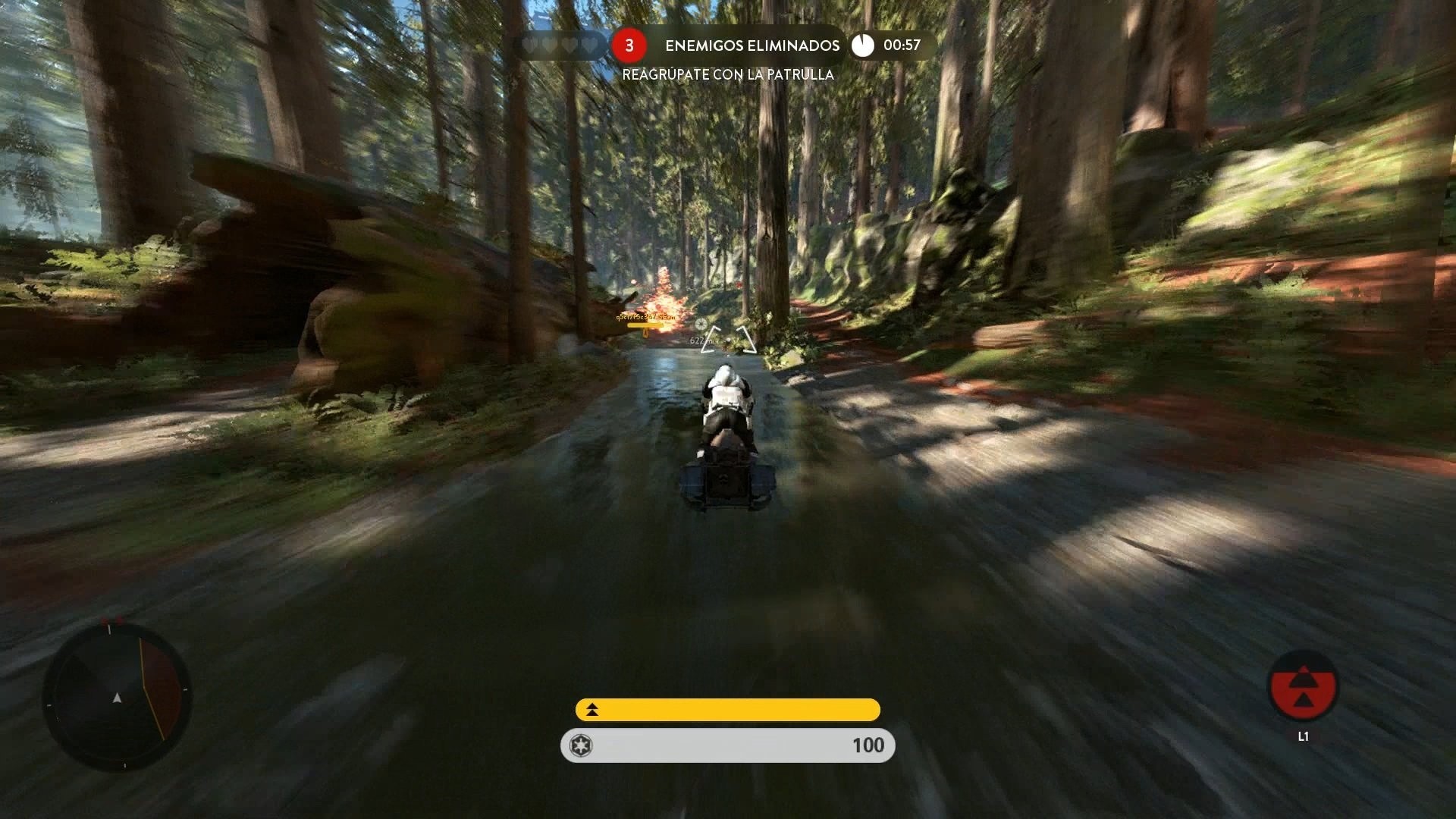Click the clock icon beside the timer
Image resolution: width=1456 pixels, height=819 pixels.
coord(862,45)
